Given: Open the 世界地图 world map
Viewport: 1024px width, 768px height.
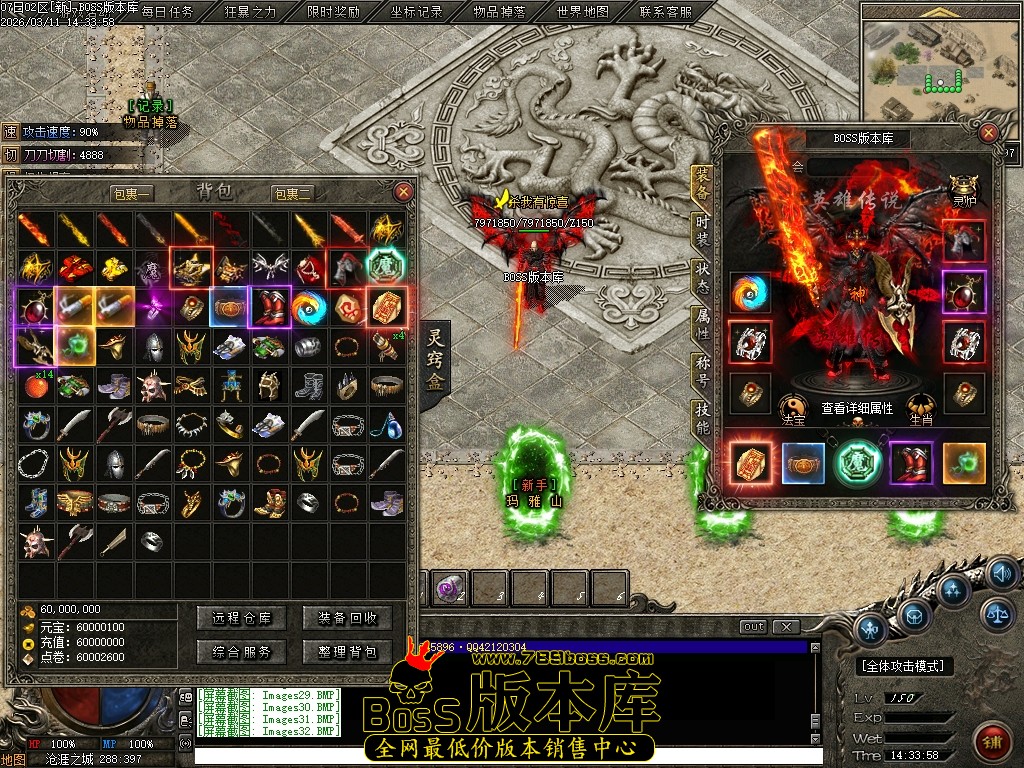Looking at the screenshot, I should point(582,13).
